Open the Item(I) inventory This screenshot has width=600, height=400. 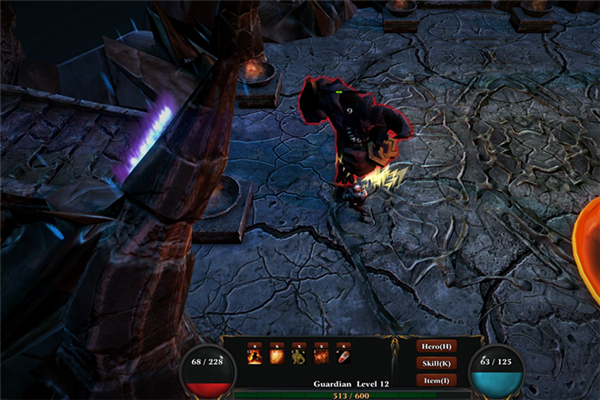coord(436,380)
